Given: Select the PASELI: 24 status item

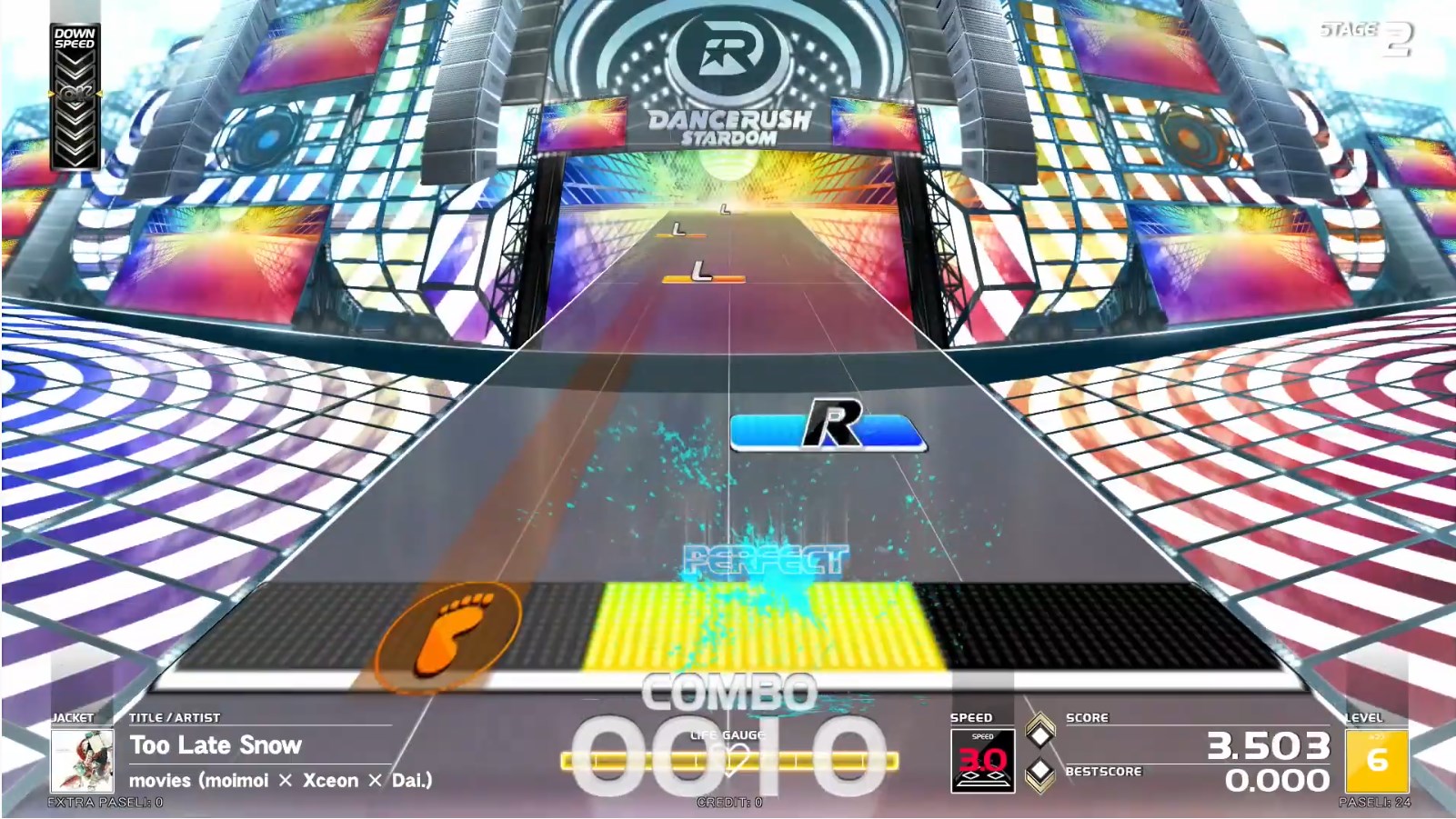Looking at the screenshot, I should pos(1373,803).
